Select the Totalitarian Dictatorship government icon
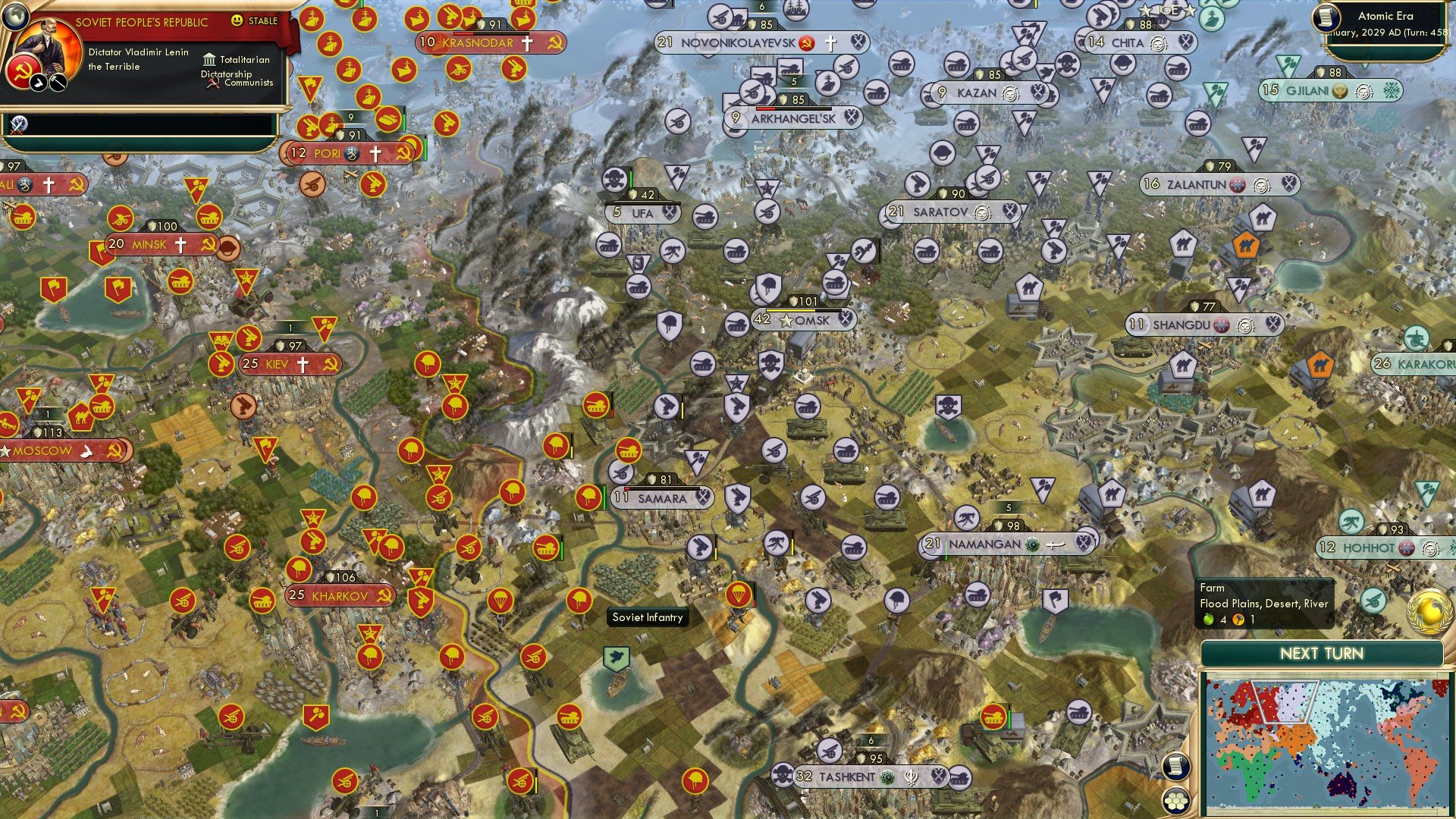The width and height of the screenshot is (1456, 819). pyautogui.click(x=210, y=59)
